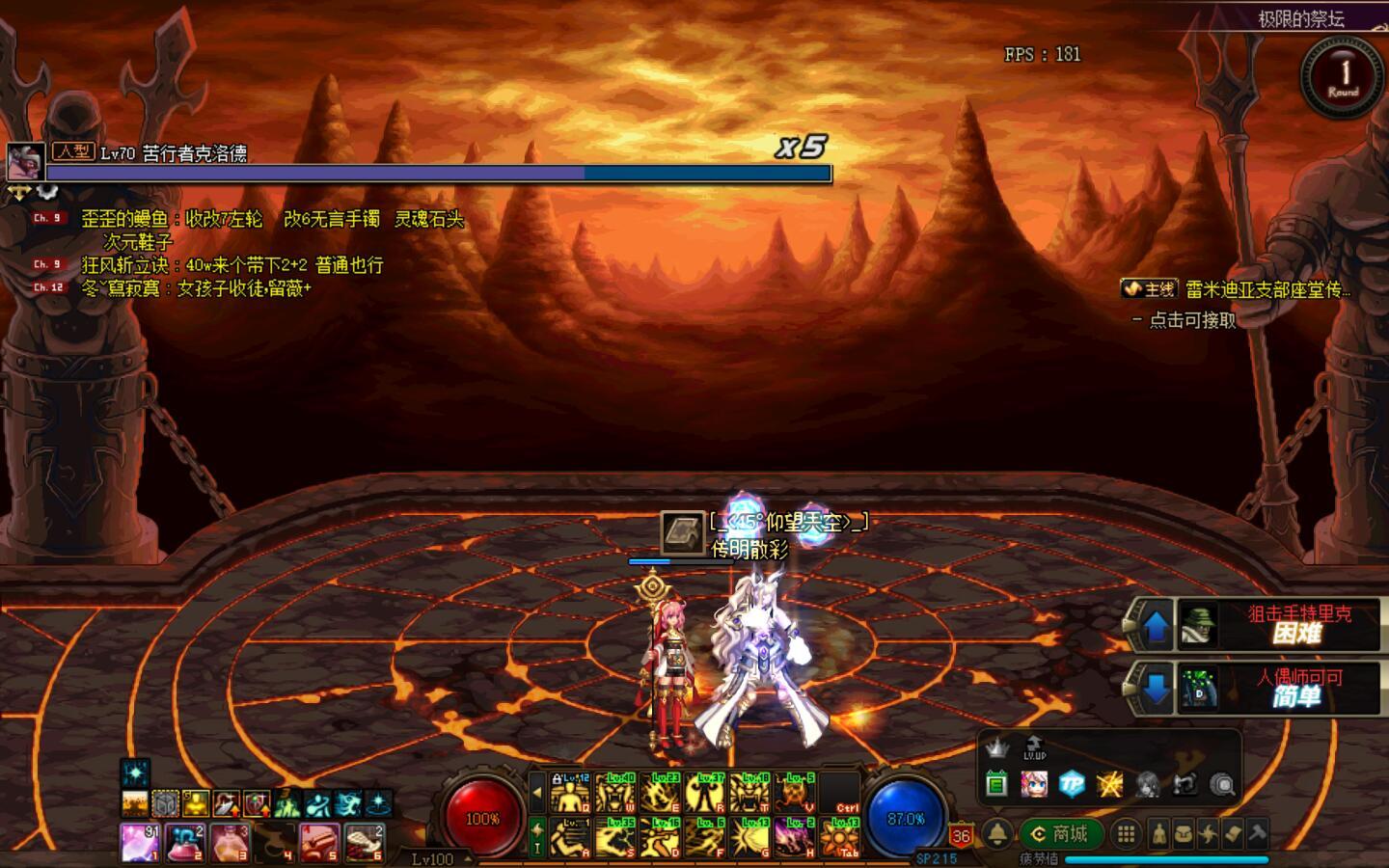
Task: Click the blue TP diamond icon
Action: point(1071,785)
